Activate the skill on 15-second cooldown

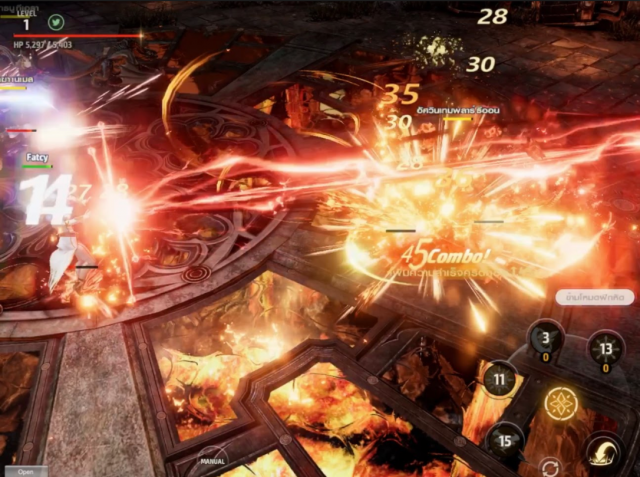[x=505, y=440]
